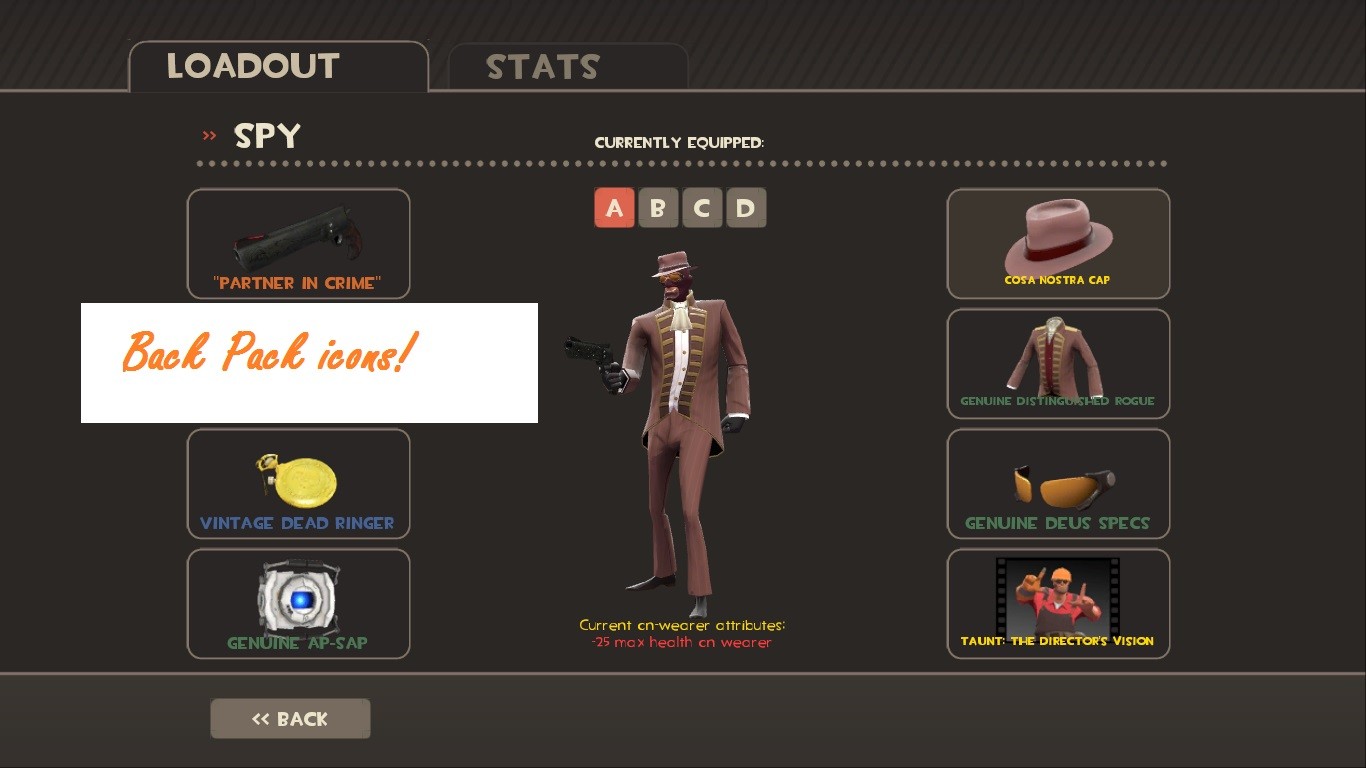The height and width of the screenshot is (768, 1366).
Task: Select the "Partner in Crime" revolver icon
Action: [298, 238]
